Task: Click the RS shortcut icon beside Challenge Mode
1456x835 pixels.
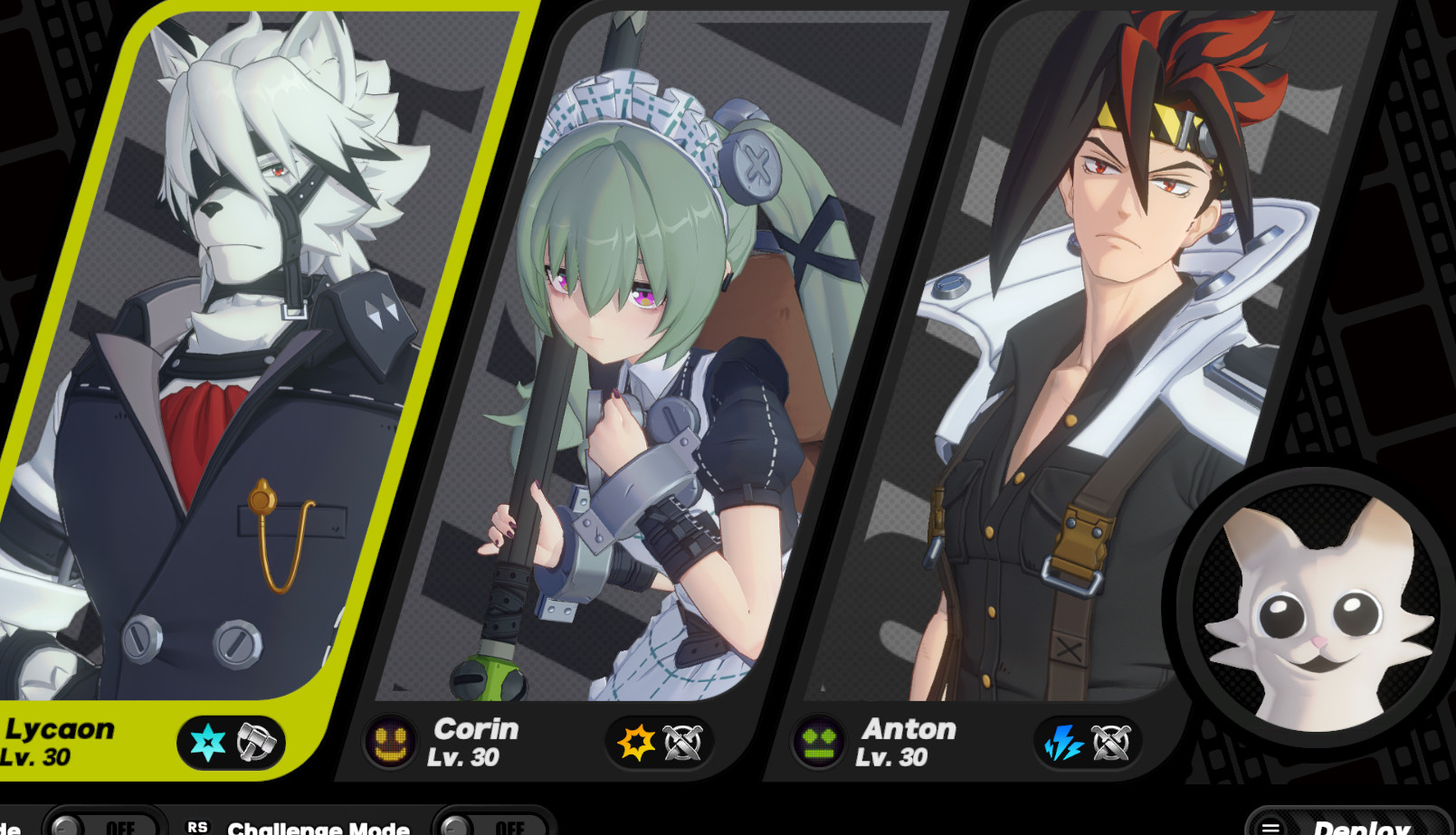Action: pos(200,826)
